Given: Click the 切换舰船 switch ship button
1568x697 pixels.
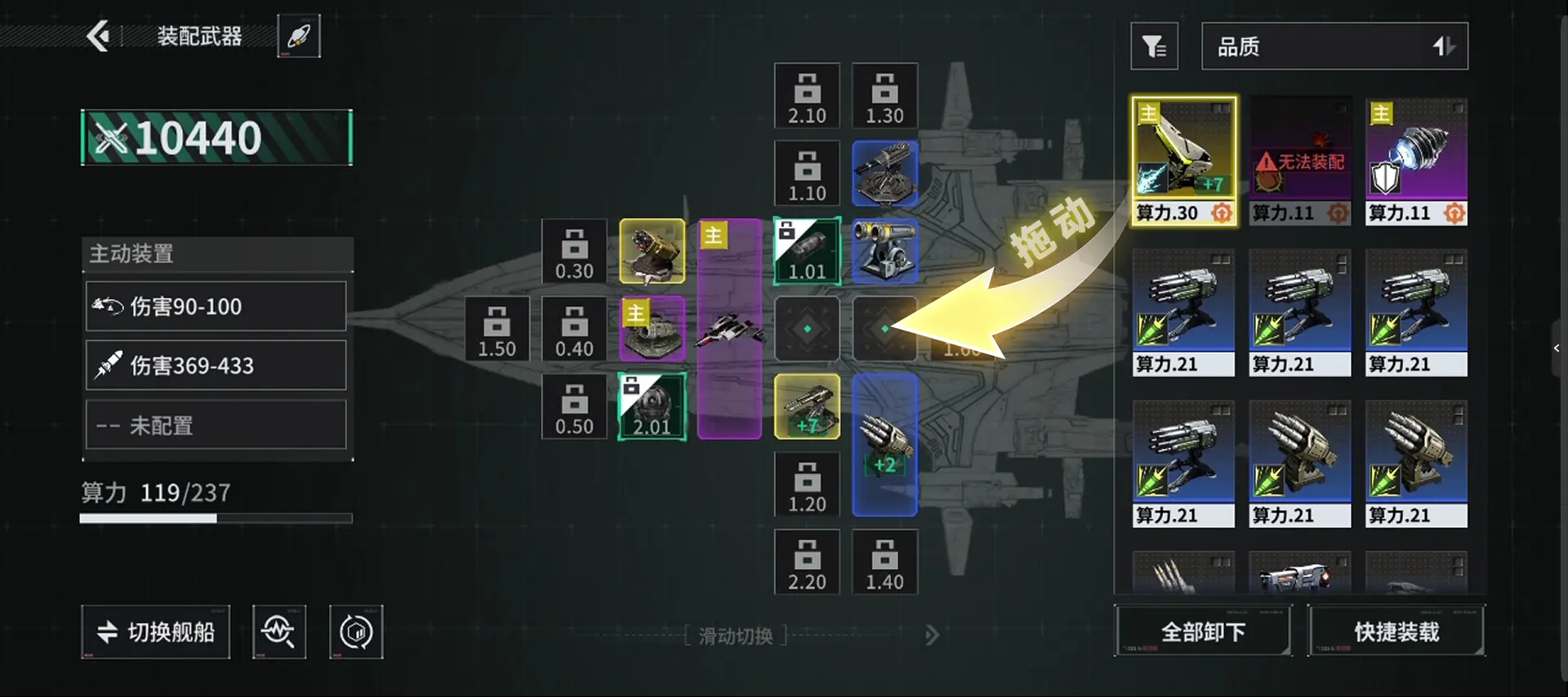Looking at the screenshot, I should [x=155, y=632].
